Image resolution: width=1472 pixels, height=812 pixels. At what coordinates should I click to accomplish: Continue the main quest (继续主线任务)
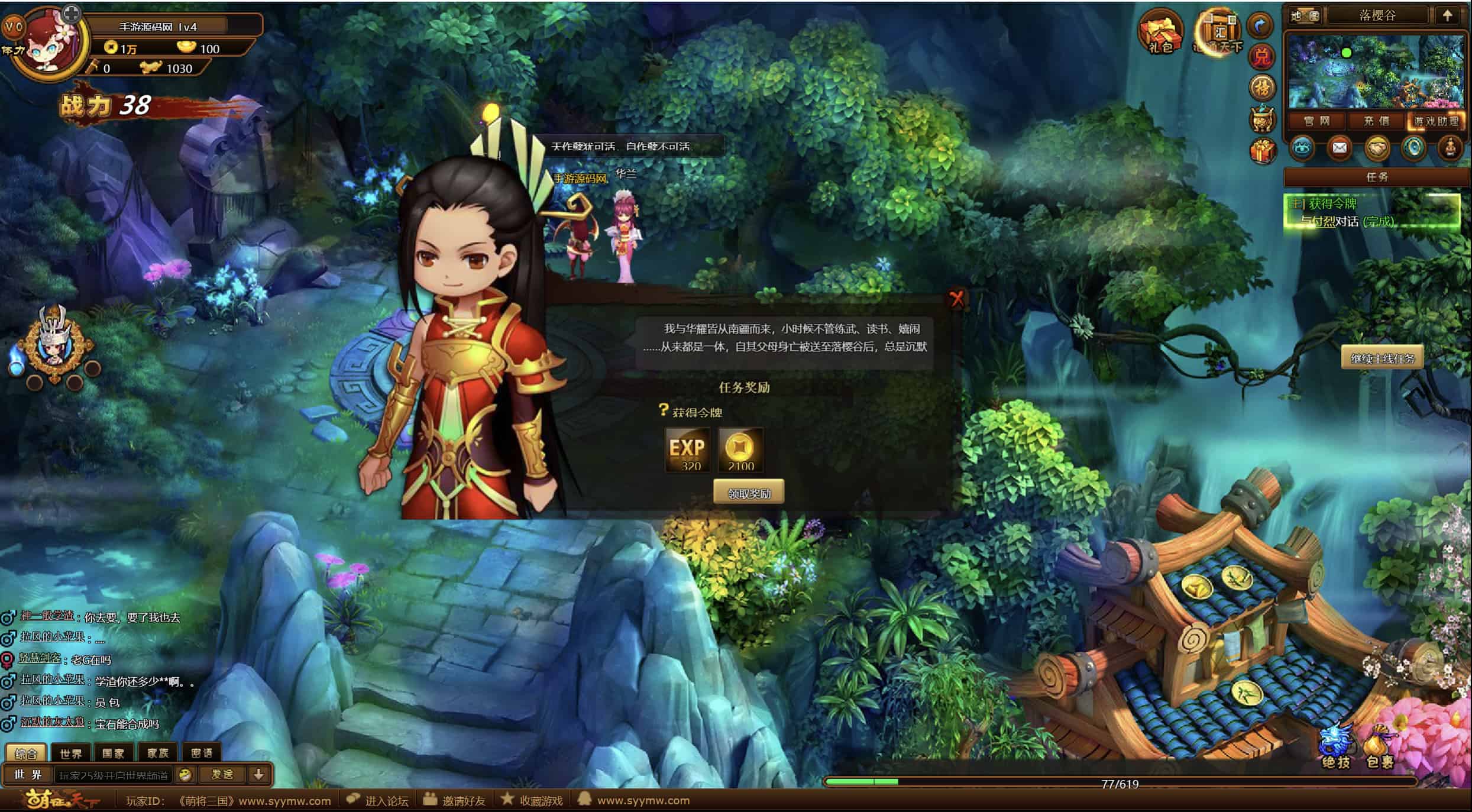point(1382,358)
